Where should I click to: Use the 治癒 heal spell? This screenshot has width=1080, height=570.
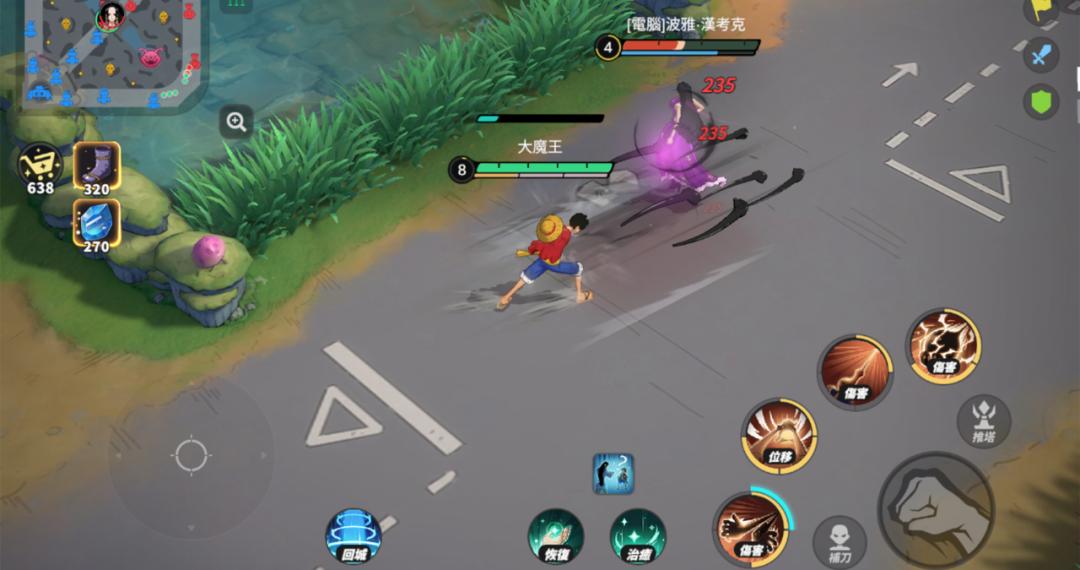pos(638,536)
